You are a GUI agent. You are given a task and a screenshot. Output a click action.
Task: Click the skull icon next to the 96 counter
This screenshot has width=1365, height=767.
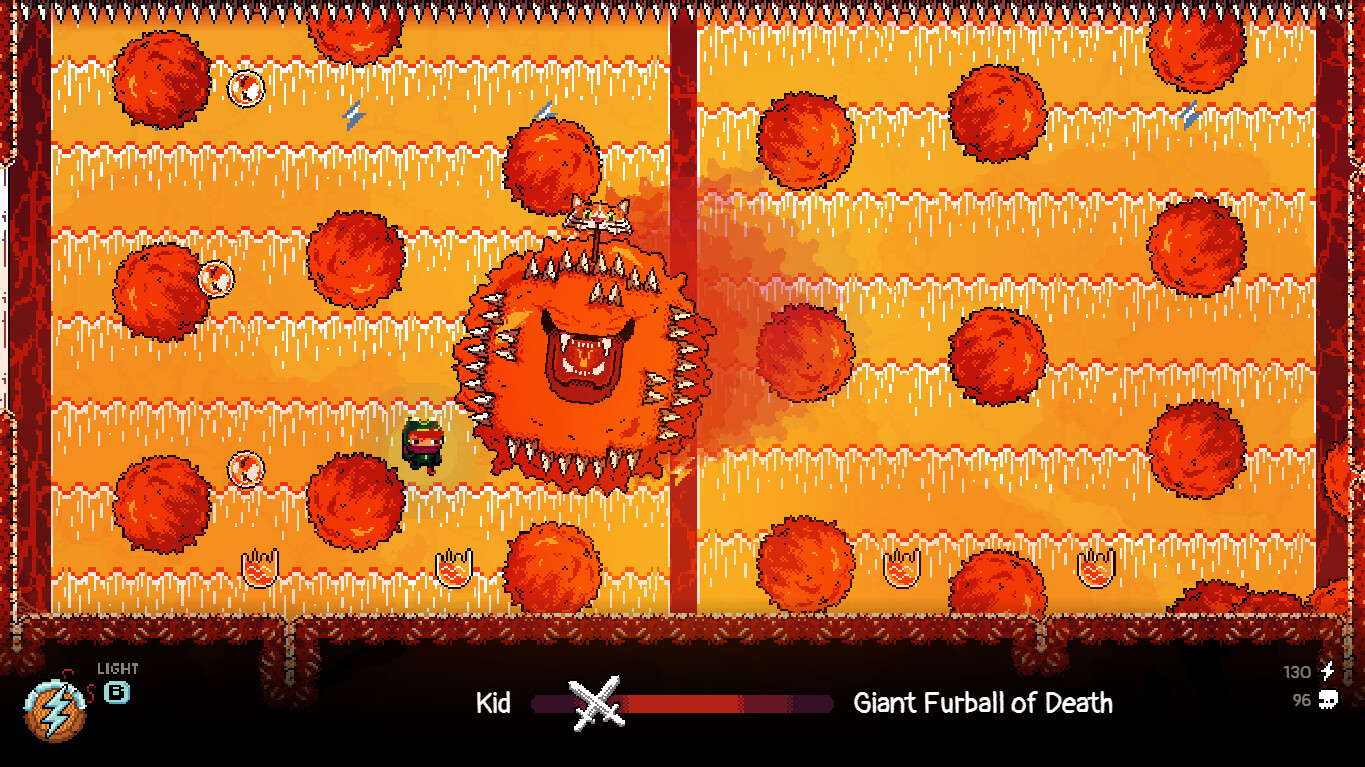click(1330, 701)
